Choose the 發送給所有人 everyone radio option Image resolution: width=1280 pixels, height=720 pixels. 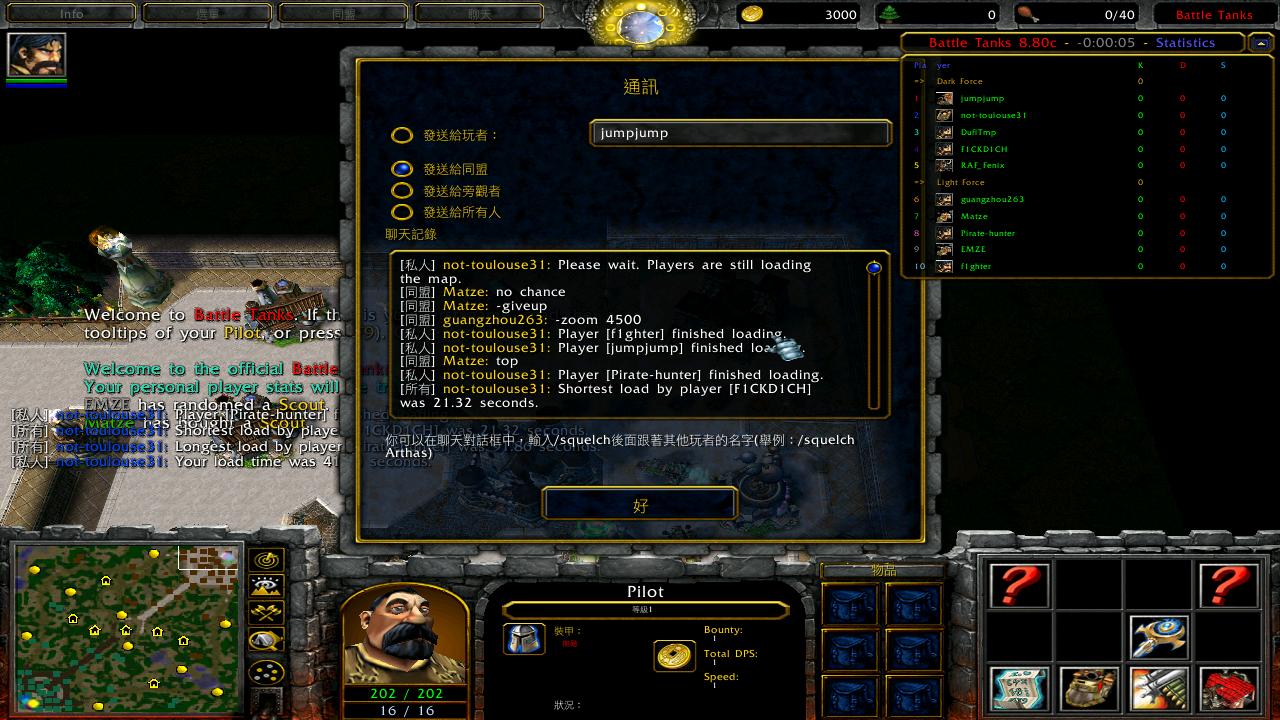pos(402,212)
